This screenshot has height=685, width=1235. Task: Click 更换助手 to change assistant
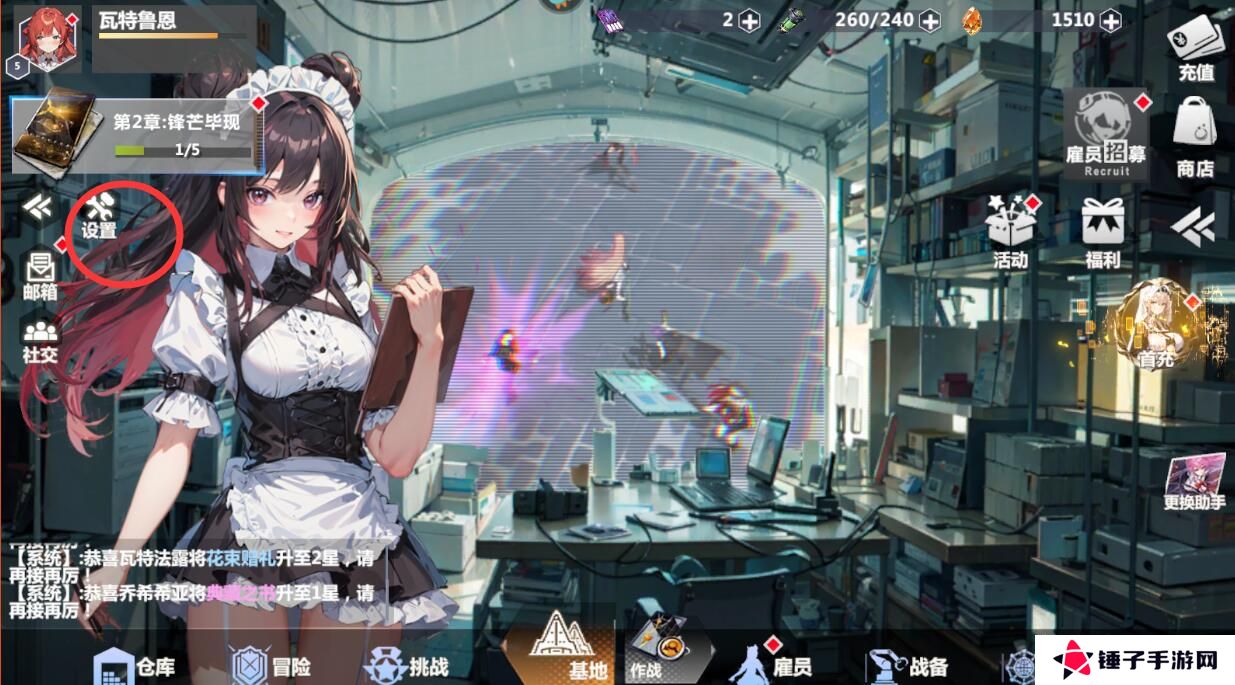pyautogui.click(x=1195, y=482)
